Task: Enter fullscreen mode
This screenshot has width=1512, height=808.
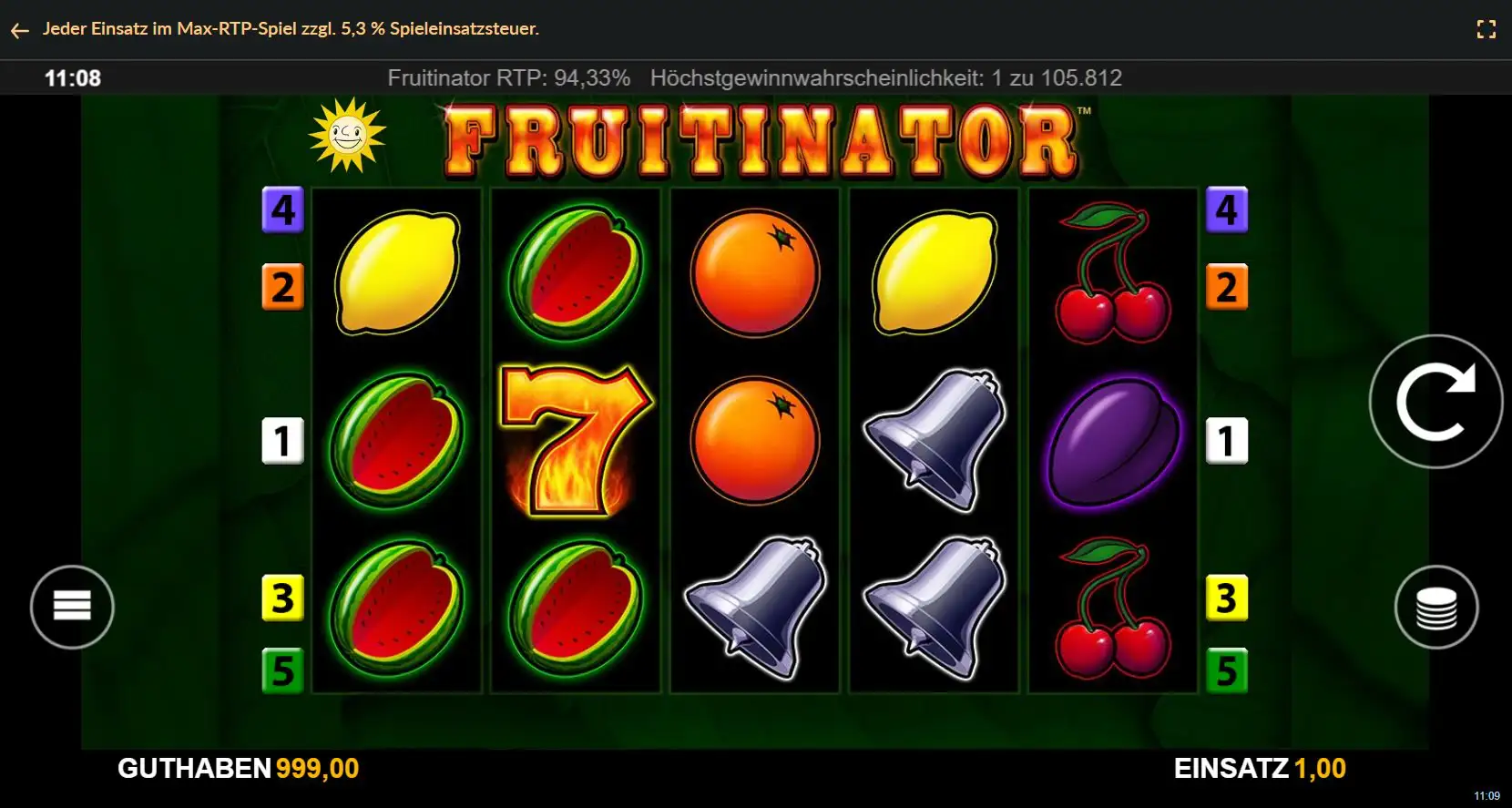Action: click(x=1486, y=28)
